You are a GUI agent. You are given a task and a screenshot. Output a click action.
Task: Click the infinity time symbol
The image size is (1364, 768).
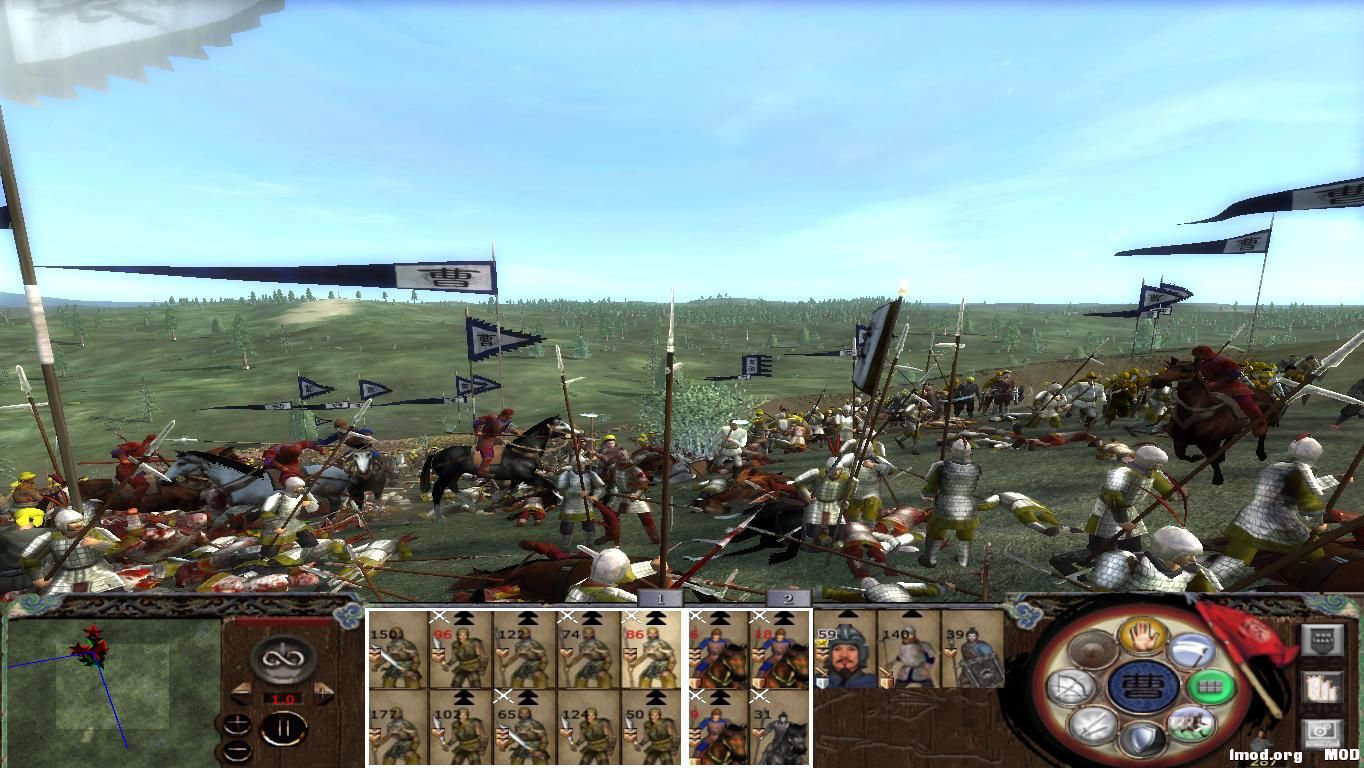pos(283,660)
